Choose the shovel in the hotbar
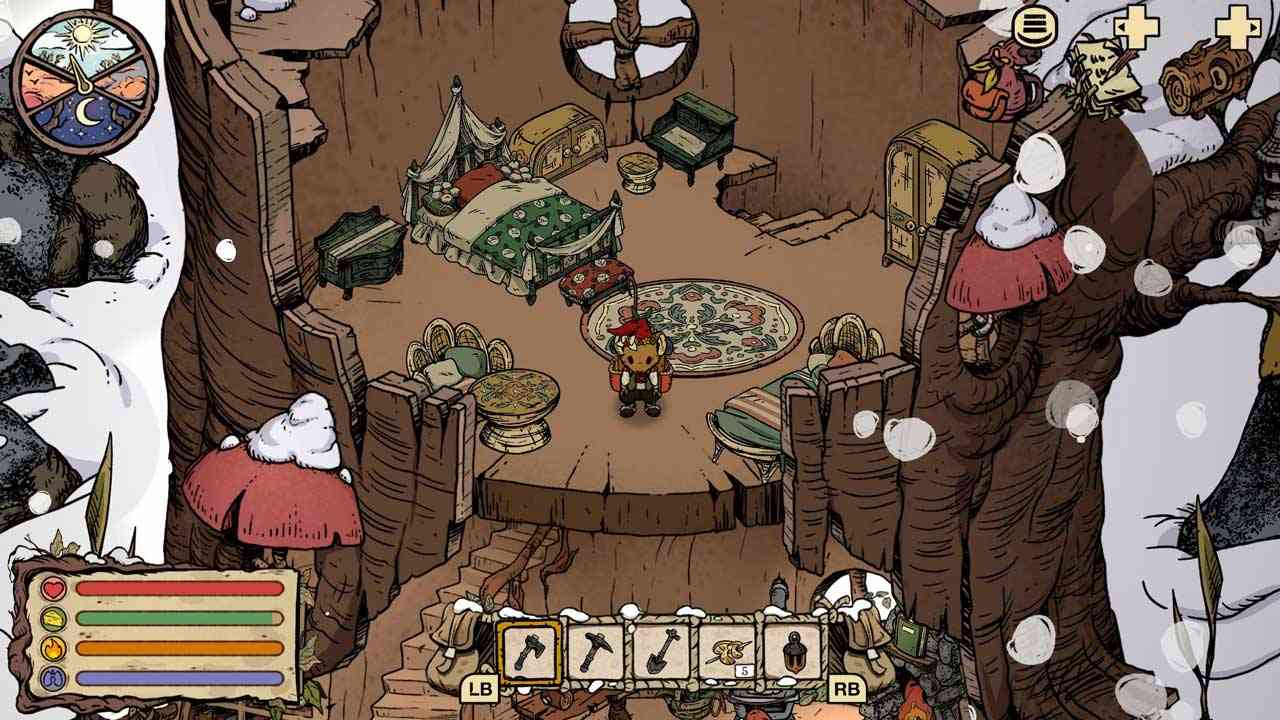Screen dimensions: 1280x720 pyautogui.click(x=662, y=651)
